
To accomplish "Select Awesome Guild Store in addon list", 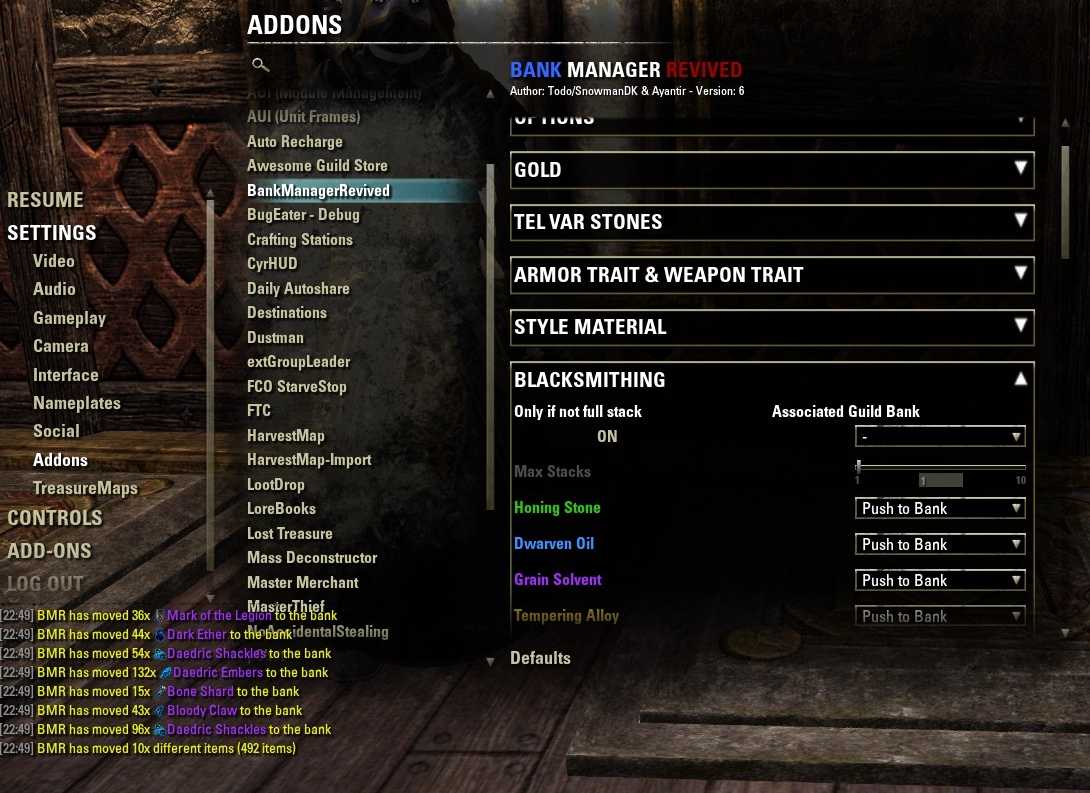I will [x=317, y=166].
